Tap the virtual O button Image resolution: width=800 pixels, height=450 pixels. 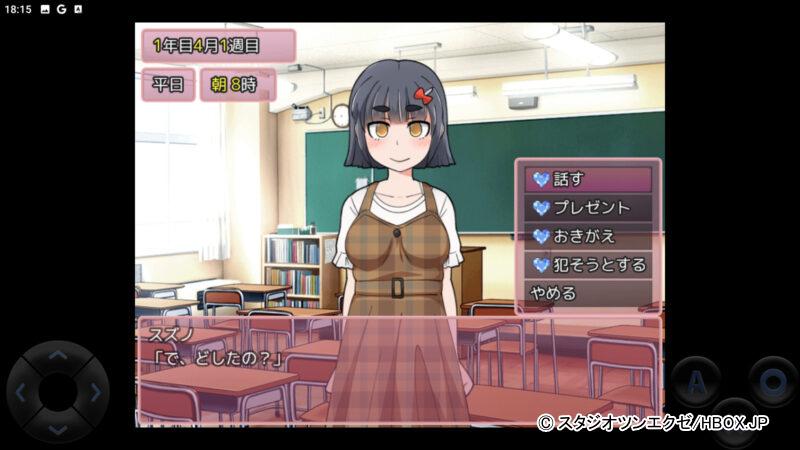pos(772,381)
